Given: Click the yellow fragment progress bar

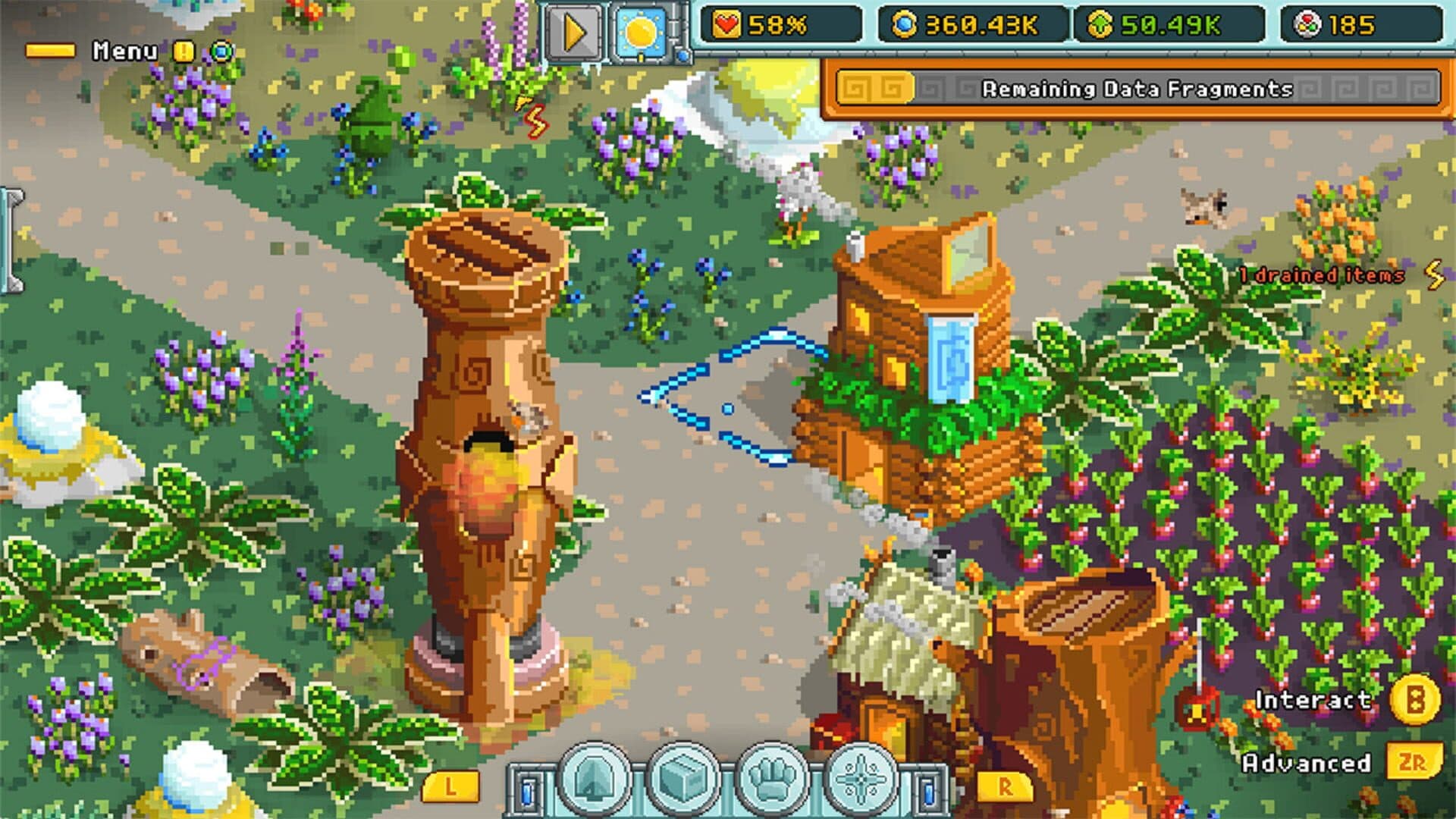Looking at the screenshot, I should tap(876, 88).
